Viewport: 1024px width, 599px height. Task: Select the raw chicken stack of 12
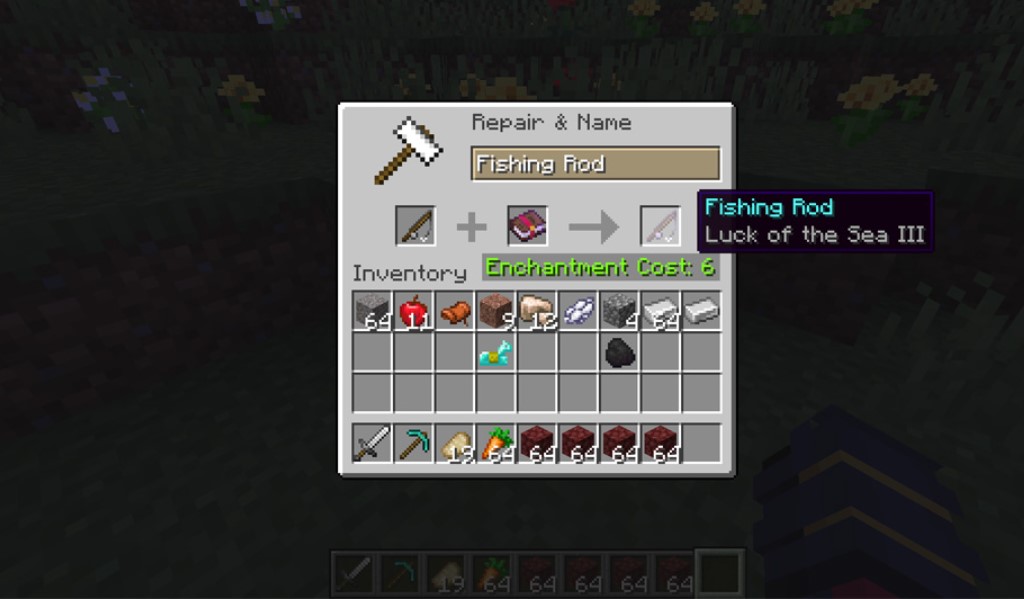(536, 311)
